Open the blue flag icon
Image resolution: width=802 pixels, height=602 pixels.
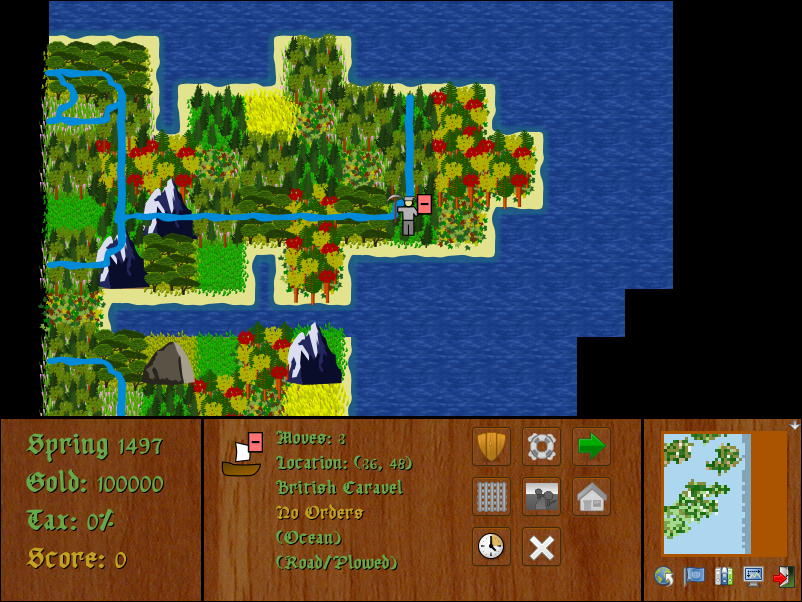pyautogui.click(x=693, y=576)
